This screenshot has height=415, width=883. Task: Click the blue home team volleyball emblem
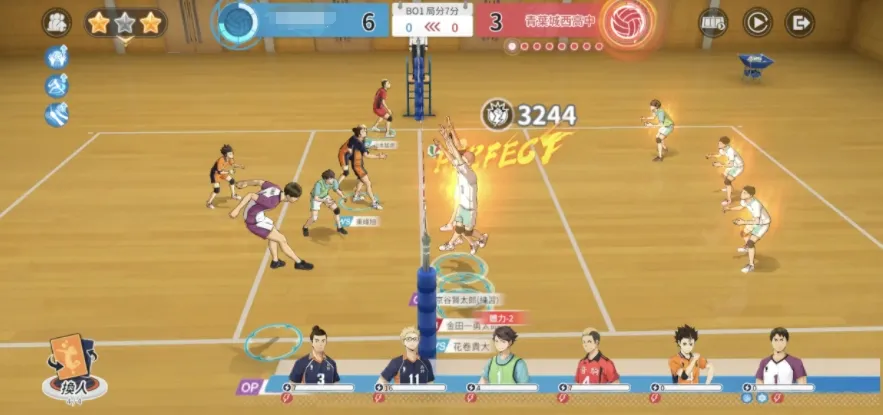(x=238, y=21)
